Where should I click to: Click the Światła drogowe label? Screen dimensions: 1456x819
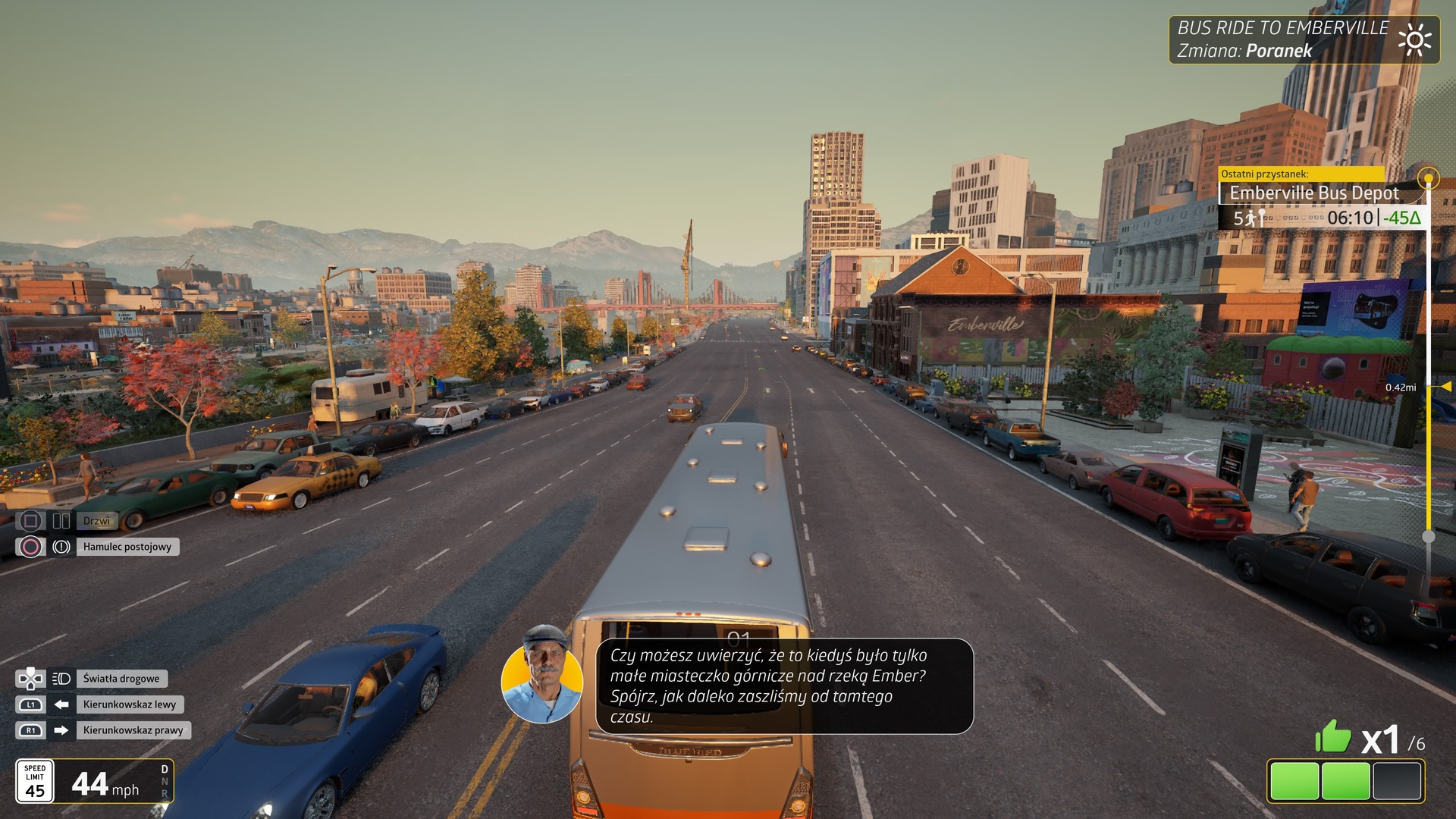point(121,679)
